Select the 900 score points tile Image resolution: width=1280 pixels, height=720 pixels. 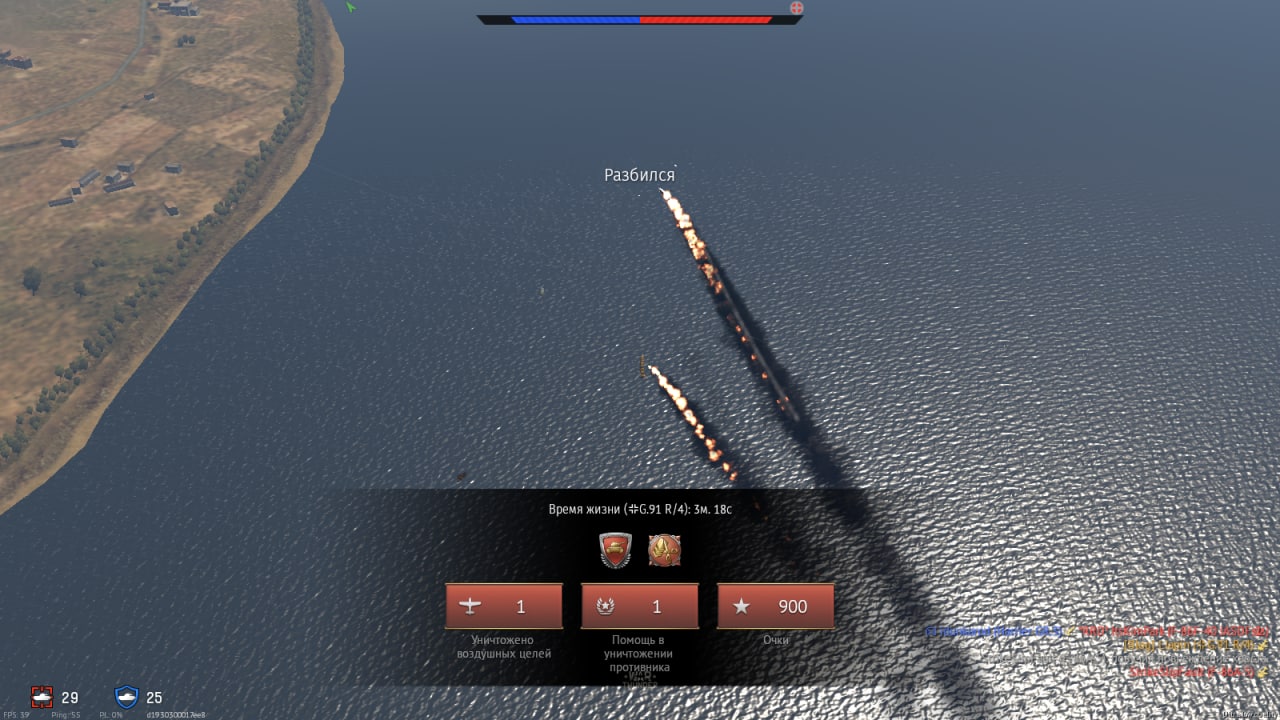click(776, 607)
